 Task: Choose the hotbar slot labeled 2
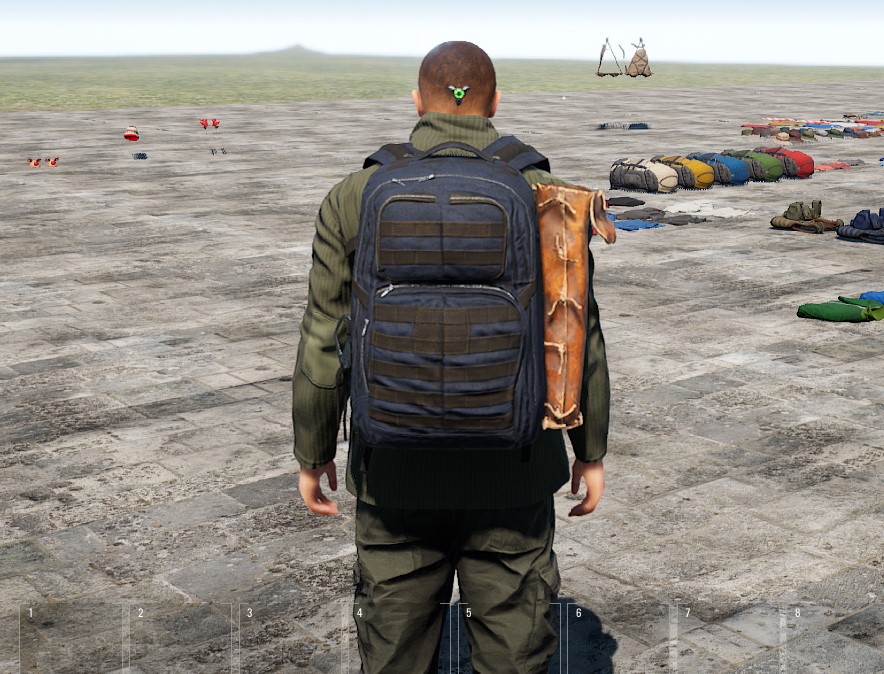coord(182,640)
